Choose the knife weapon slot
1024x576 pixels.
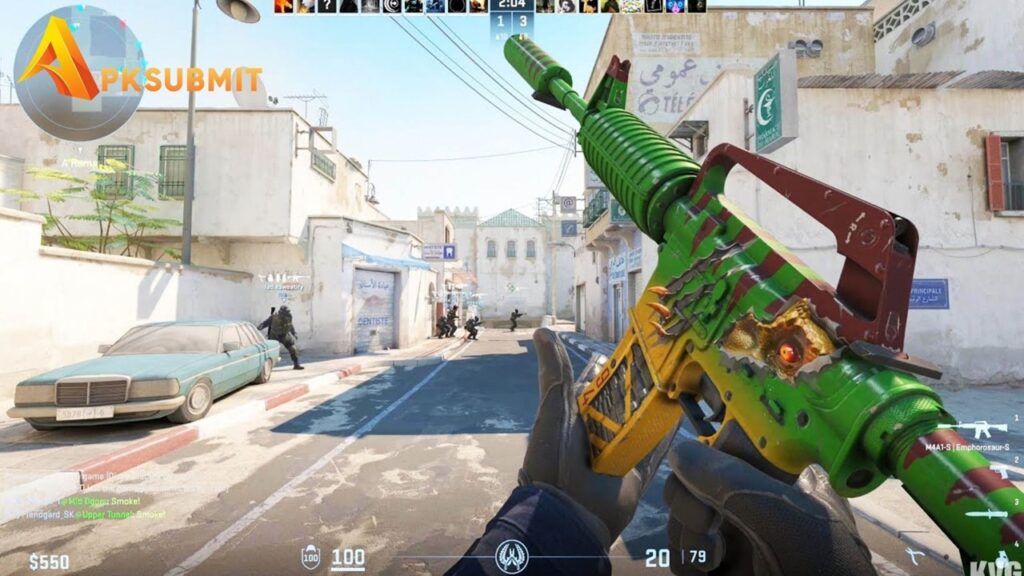pos(988,513)
